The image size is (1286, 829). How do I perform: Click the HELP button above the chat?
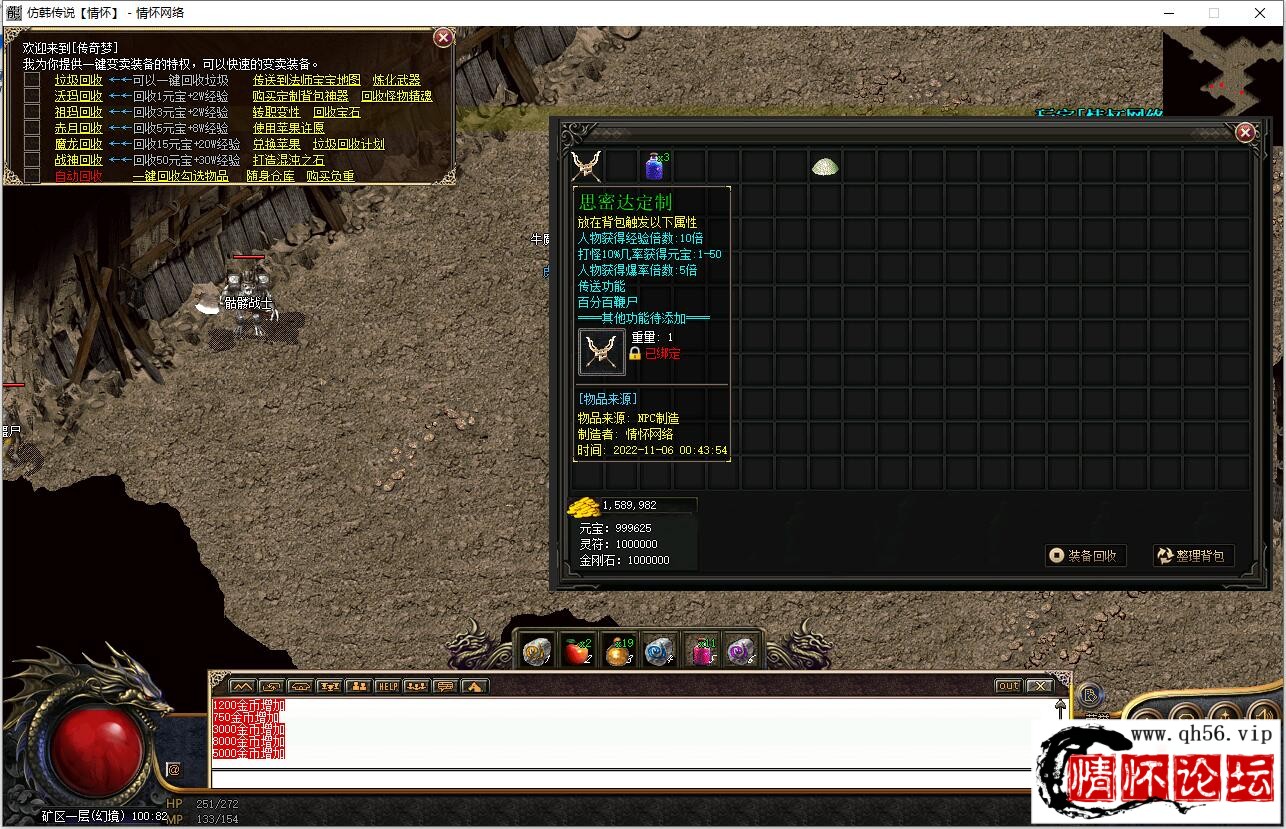pyautogui.click(x=387, y=686)
